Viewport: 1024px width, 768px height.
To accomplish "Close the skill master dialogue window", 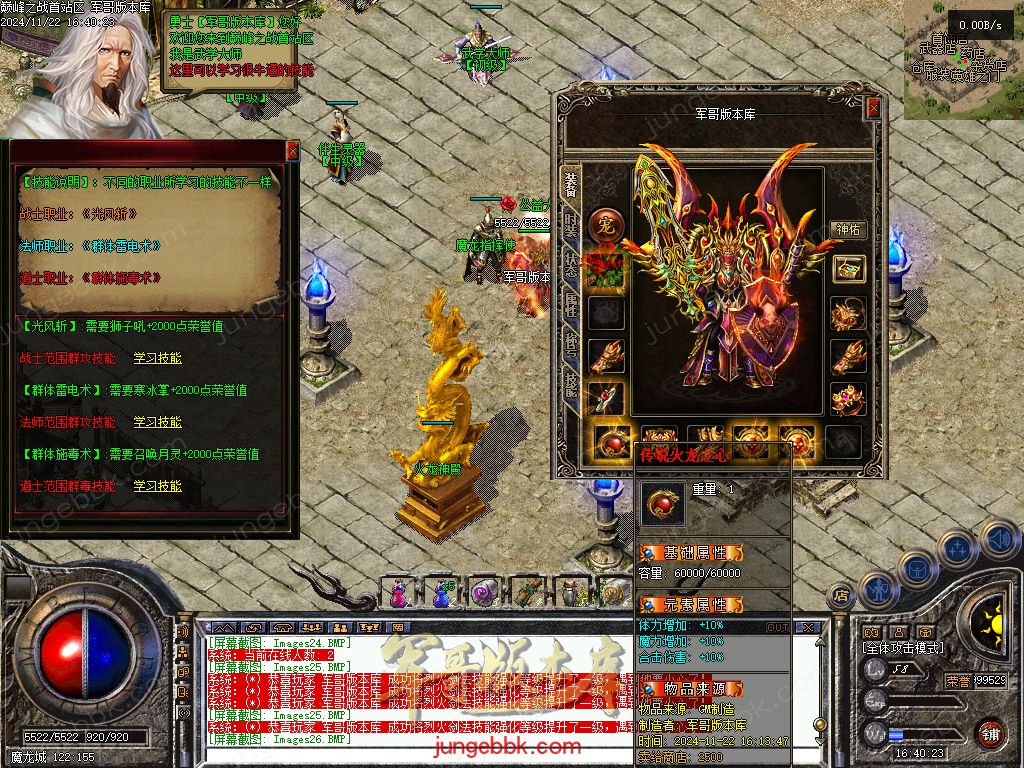I will (292, 151).
